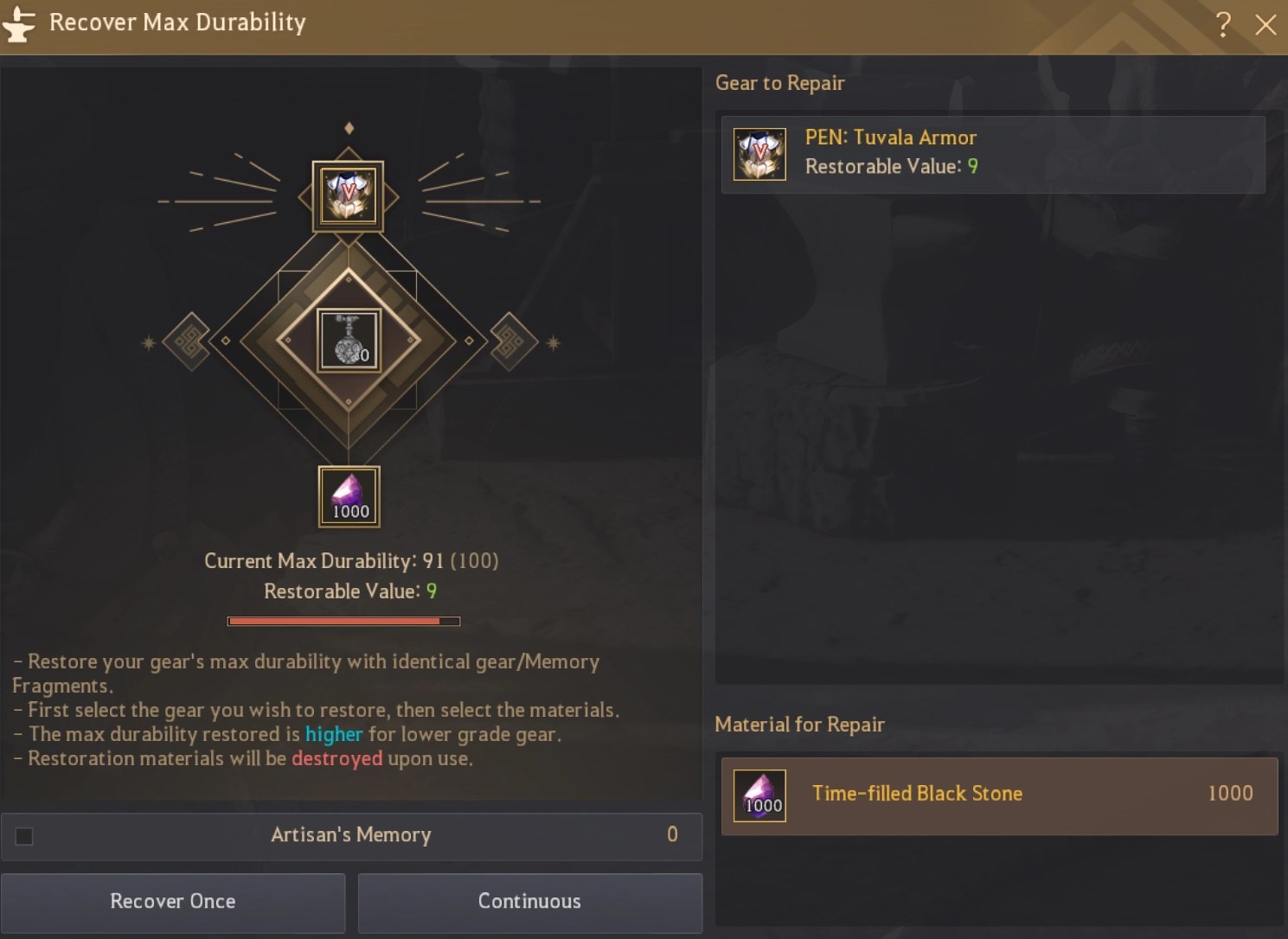1288x939 pixels.
Task: Click the Time-filled Black Stone slot showing 1000
Action: (349, 495)
